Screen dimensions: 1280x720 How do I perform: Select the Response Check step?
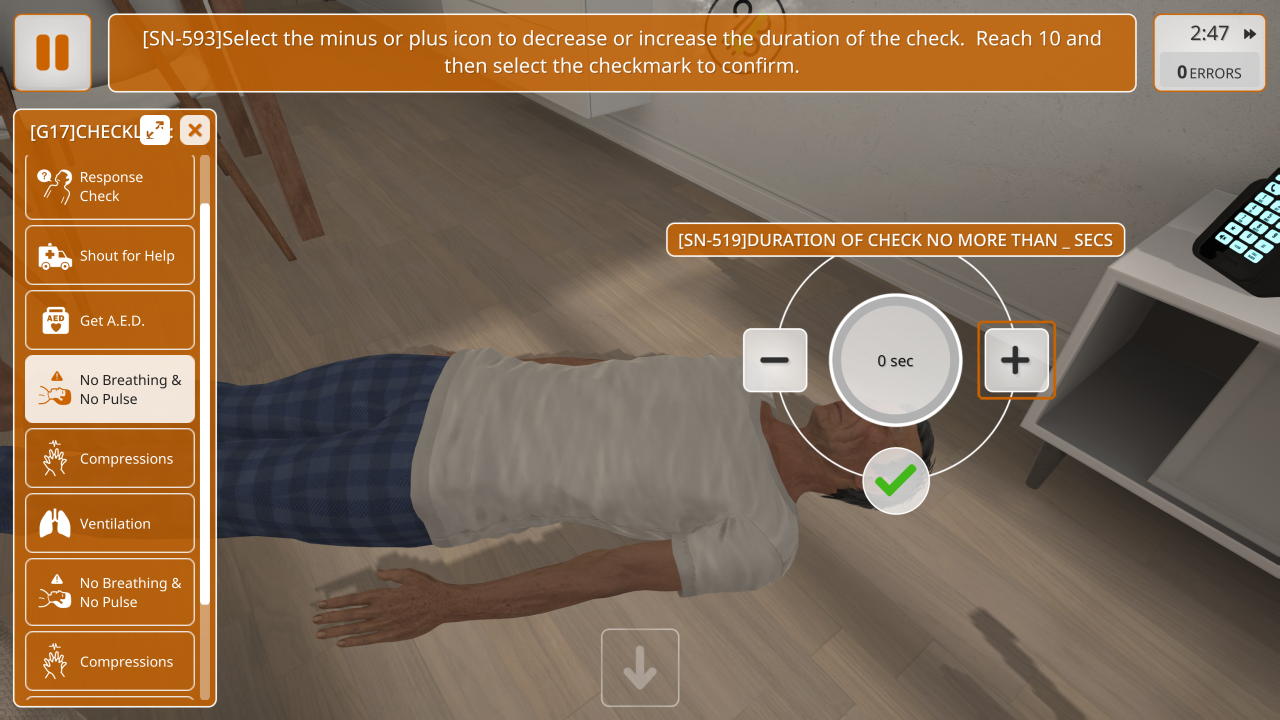pyautogui.click(x=110, y=187)
